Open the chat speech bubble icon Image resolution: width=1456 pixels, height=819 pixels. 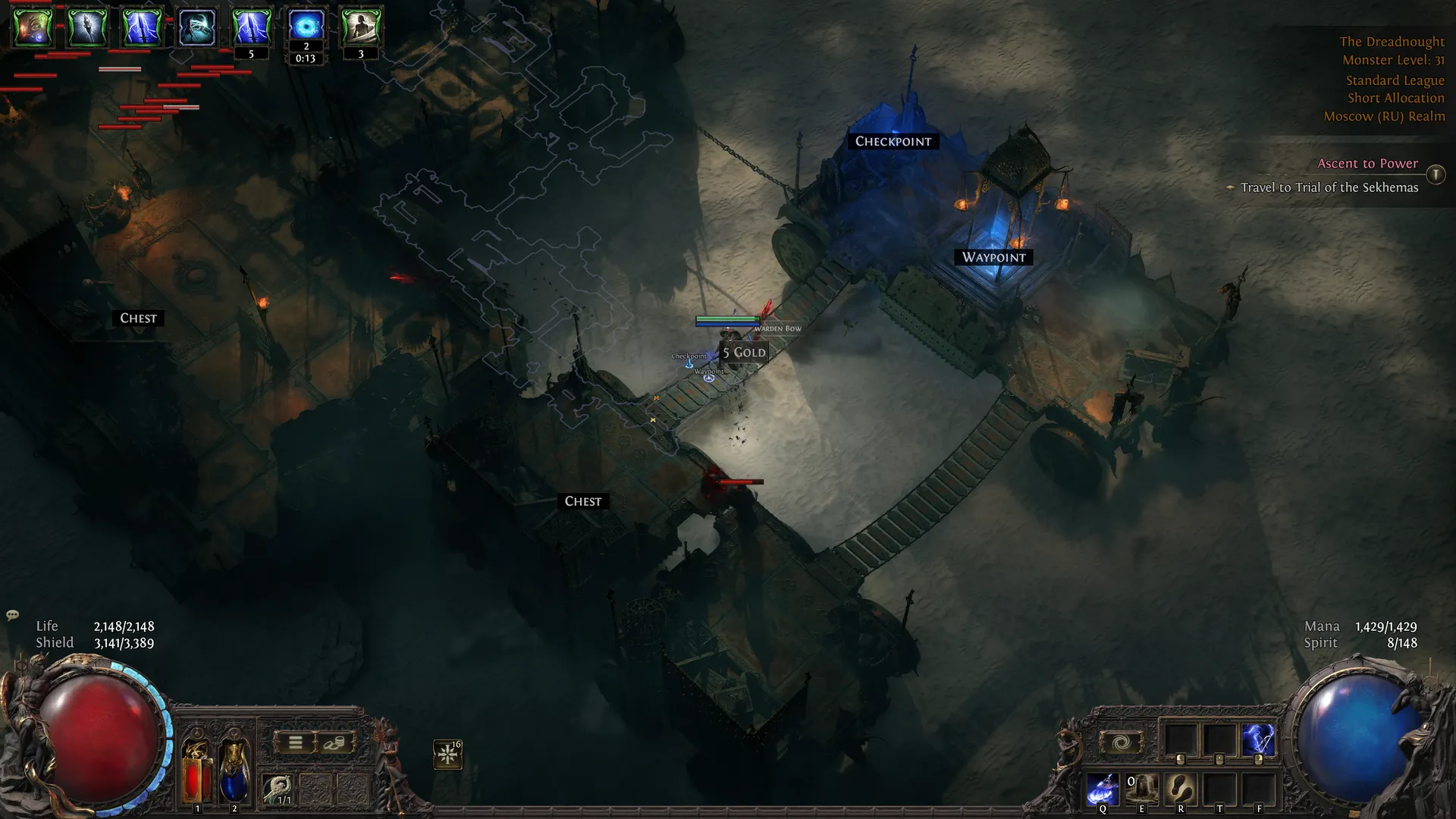[12, 615]
